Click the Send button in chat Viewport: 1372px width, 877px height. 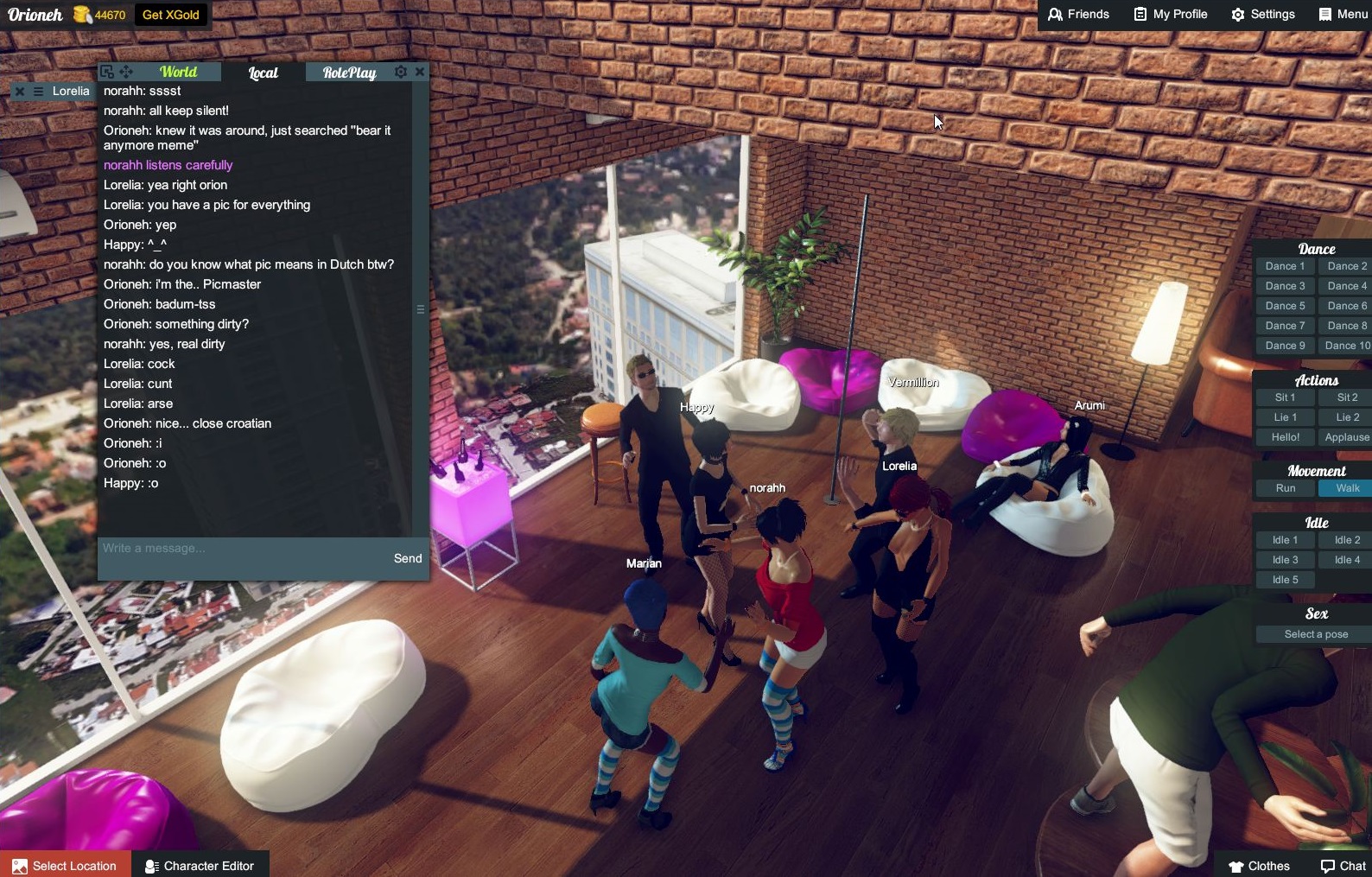tap(407, 558)
